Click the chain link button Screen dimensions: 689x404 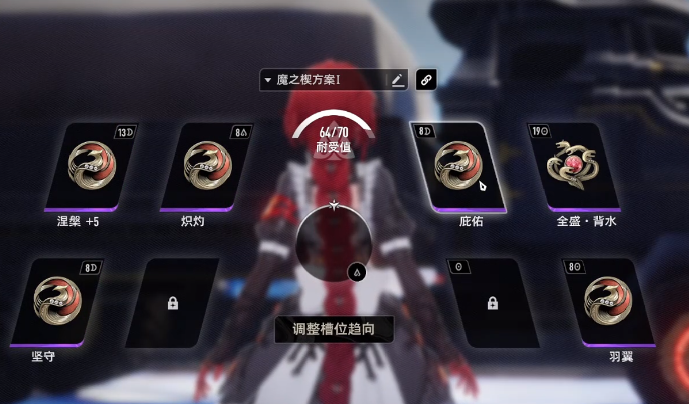click(x=425, y=80)
